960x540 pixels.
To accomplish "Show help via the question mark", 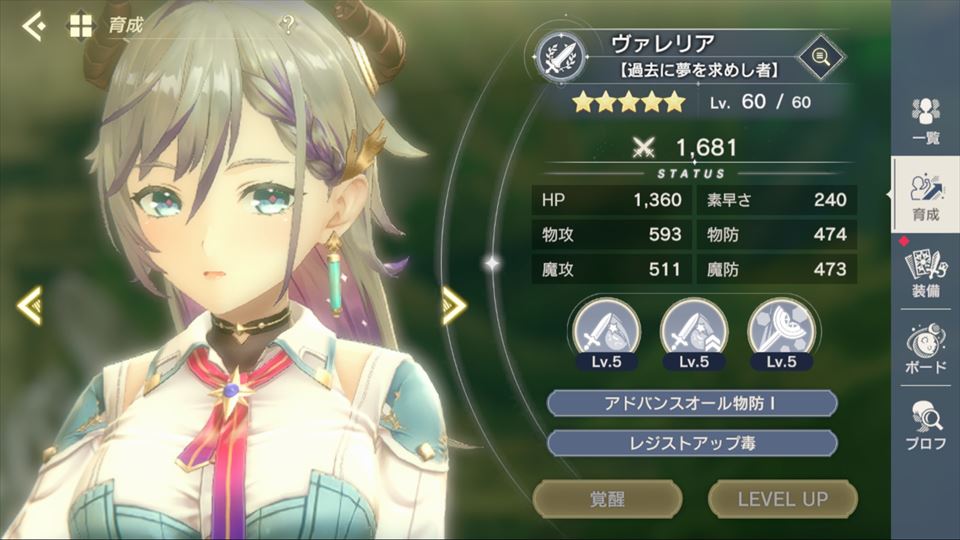I will (x=288, y=26).
